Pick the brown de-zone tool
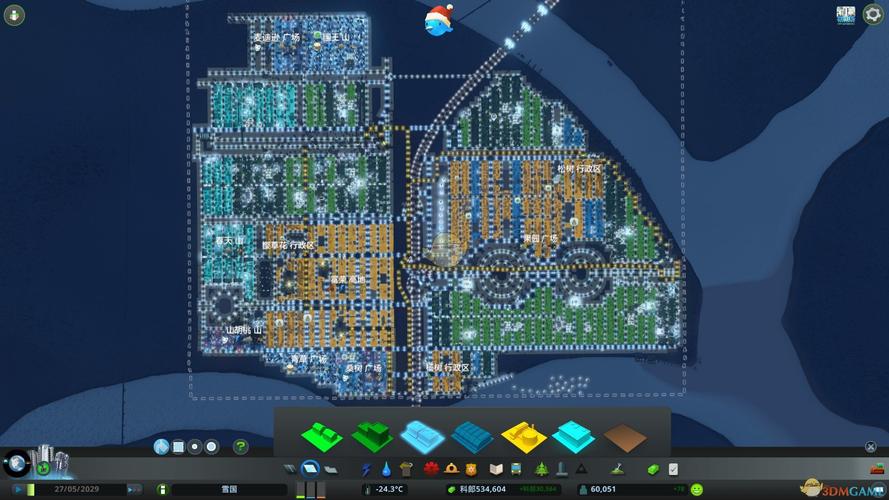The width and height of the screenshot is (889, 500). (624, 436)
